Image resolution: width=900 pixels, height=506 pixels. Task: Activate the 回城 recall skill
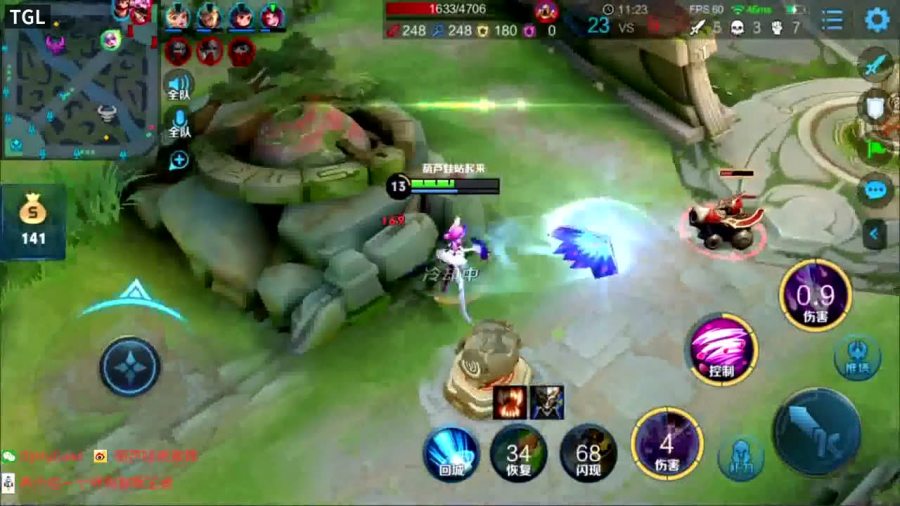click(451, 452)
